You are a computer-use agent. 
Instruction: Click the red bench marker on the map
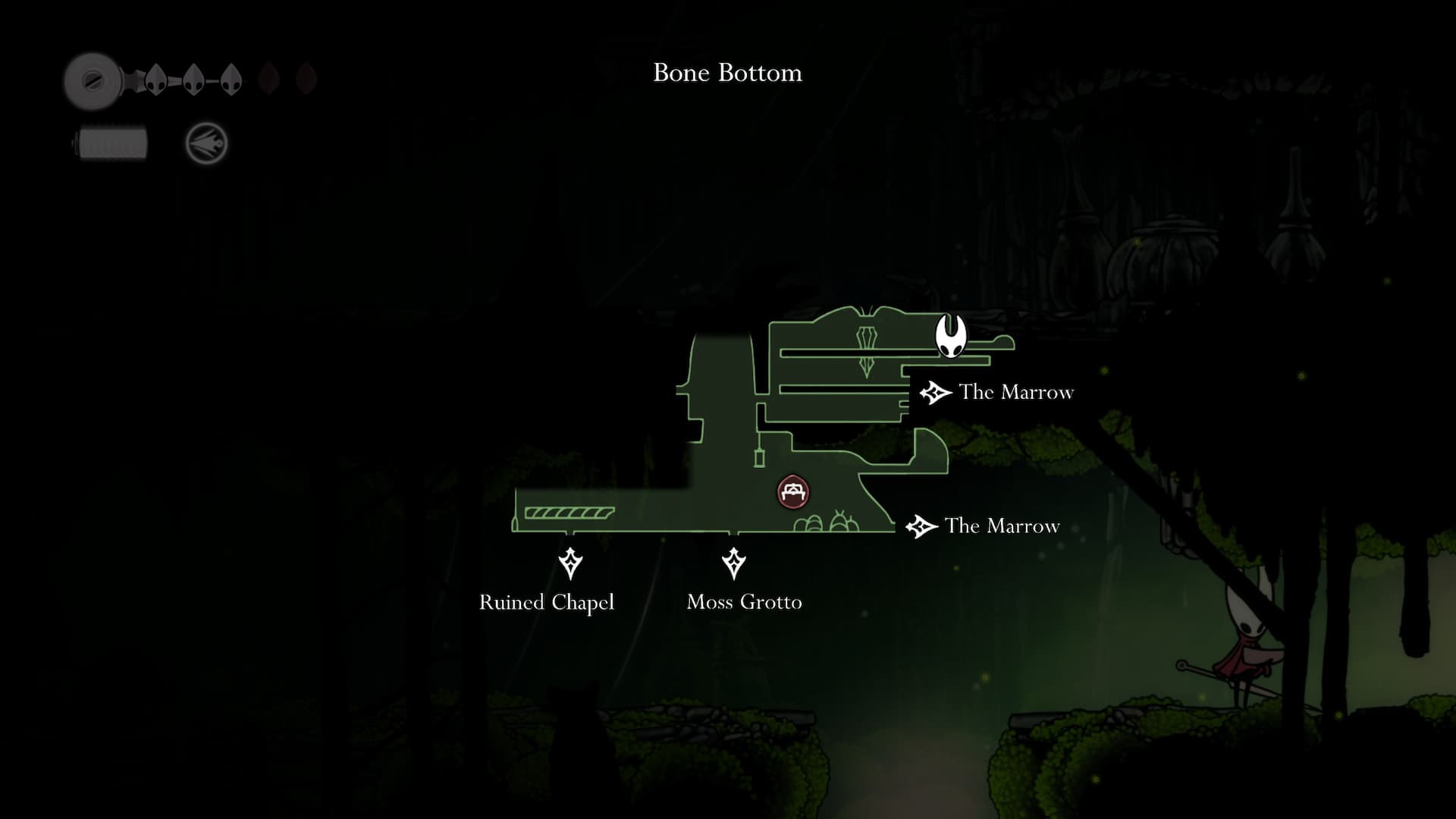pos(793,492)
